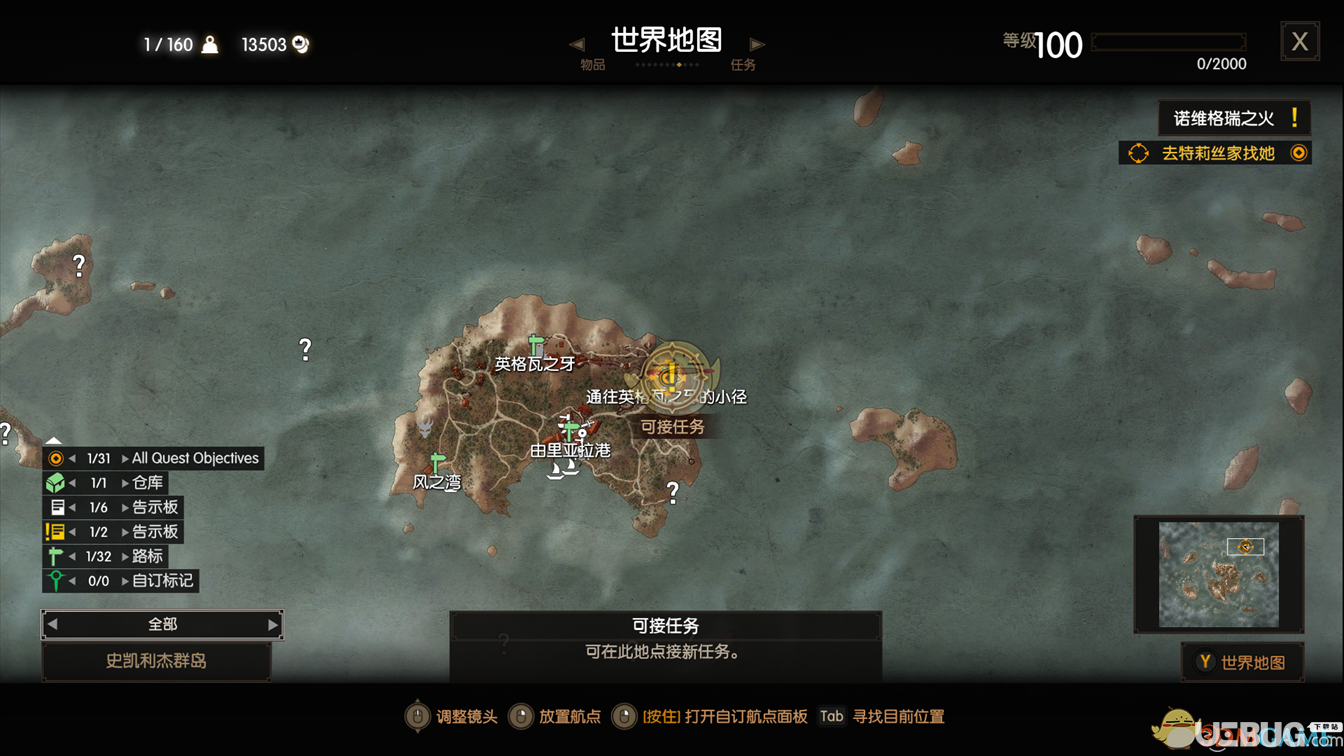Toggle the white 告示板 marker filter

tap(58, 507)
